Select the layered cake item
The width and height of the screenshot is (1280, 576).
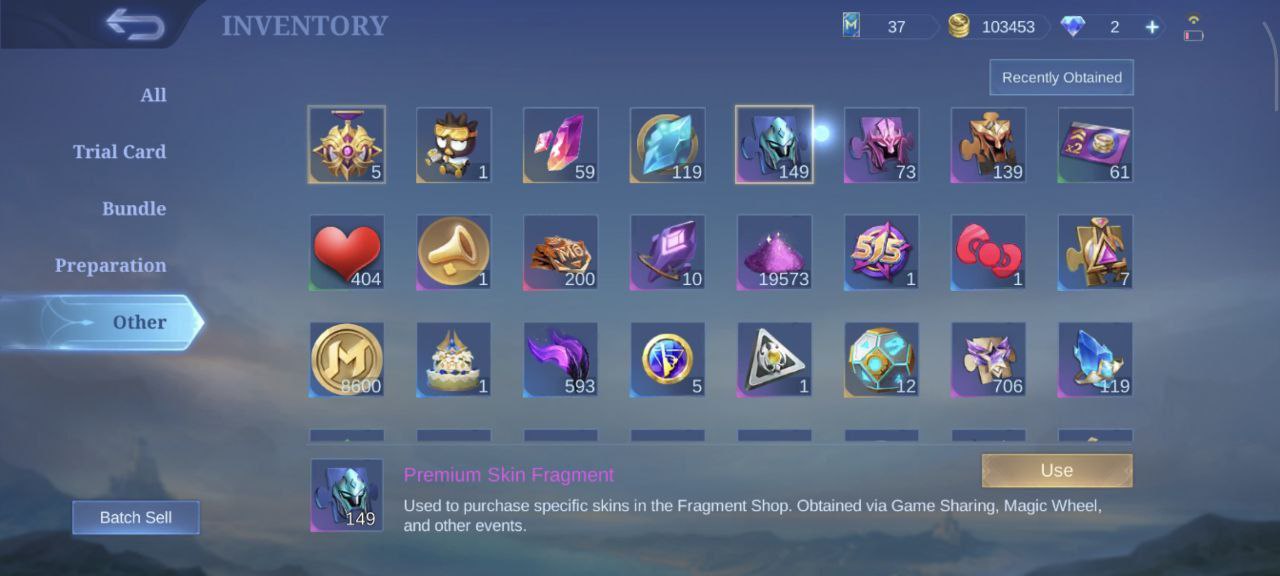click(x=454, y=359)
